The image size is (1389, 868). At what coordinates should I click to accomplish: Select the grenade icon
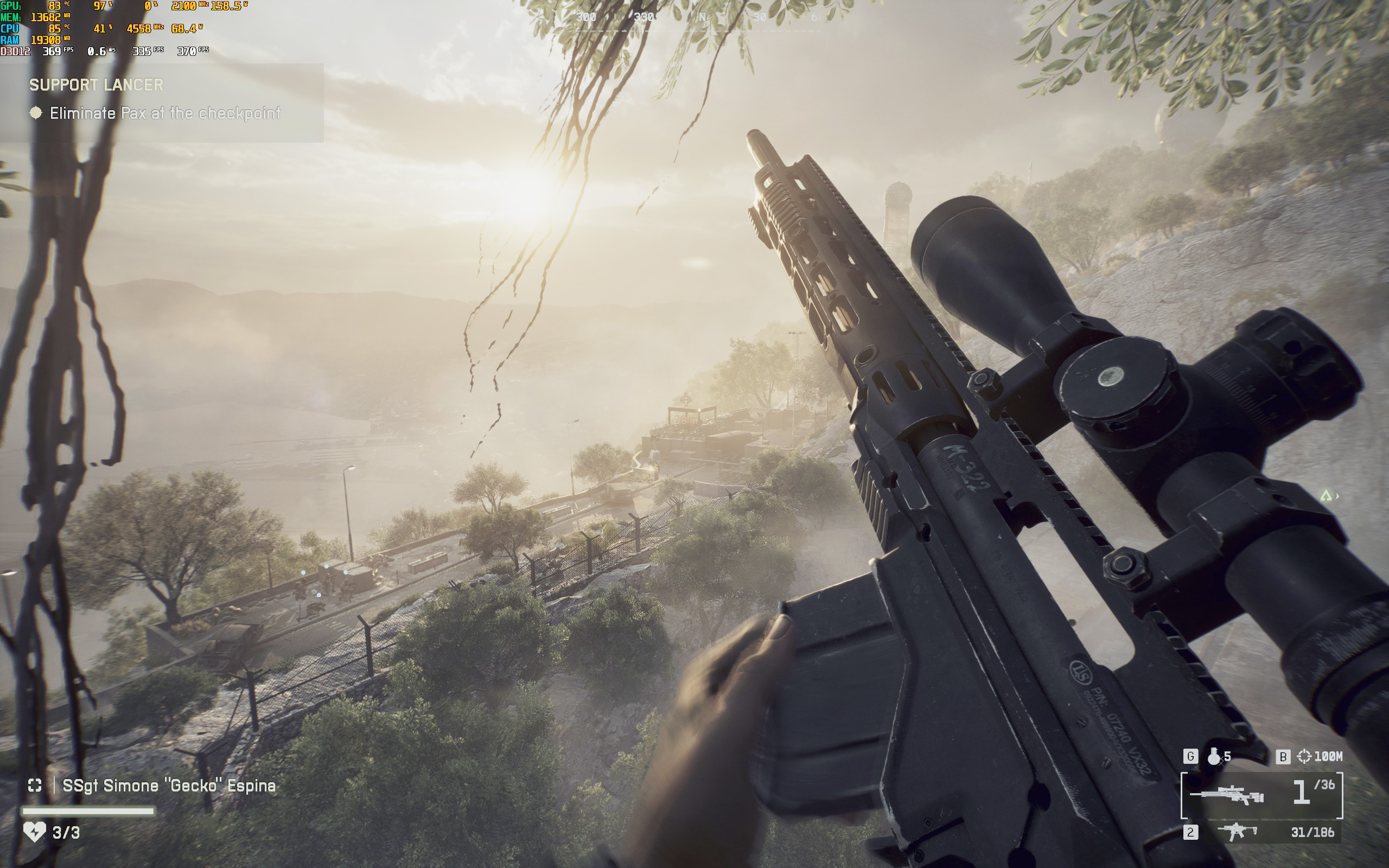tap(1213, 757)
